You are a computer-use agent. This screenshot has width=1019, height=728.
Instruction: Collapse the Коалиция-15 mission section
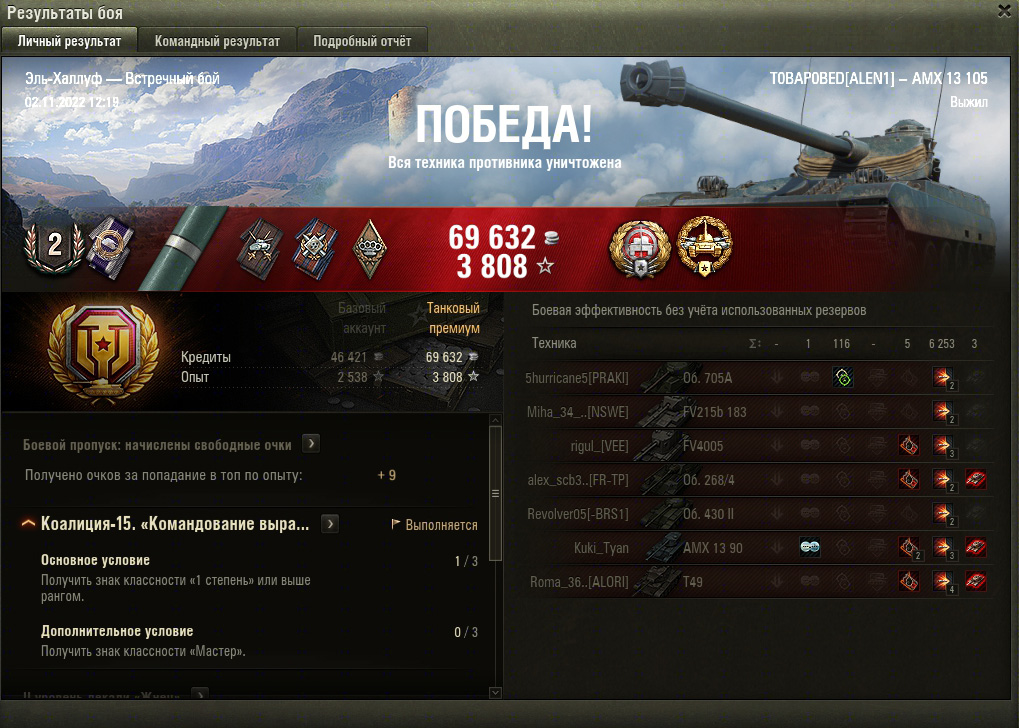(x=28, y=524)
